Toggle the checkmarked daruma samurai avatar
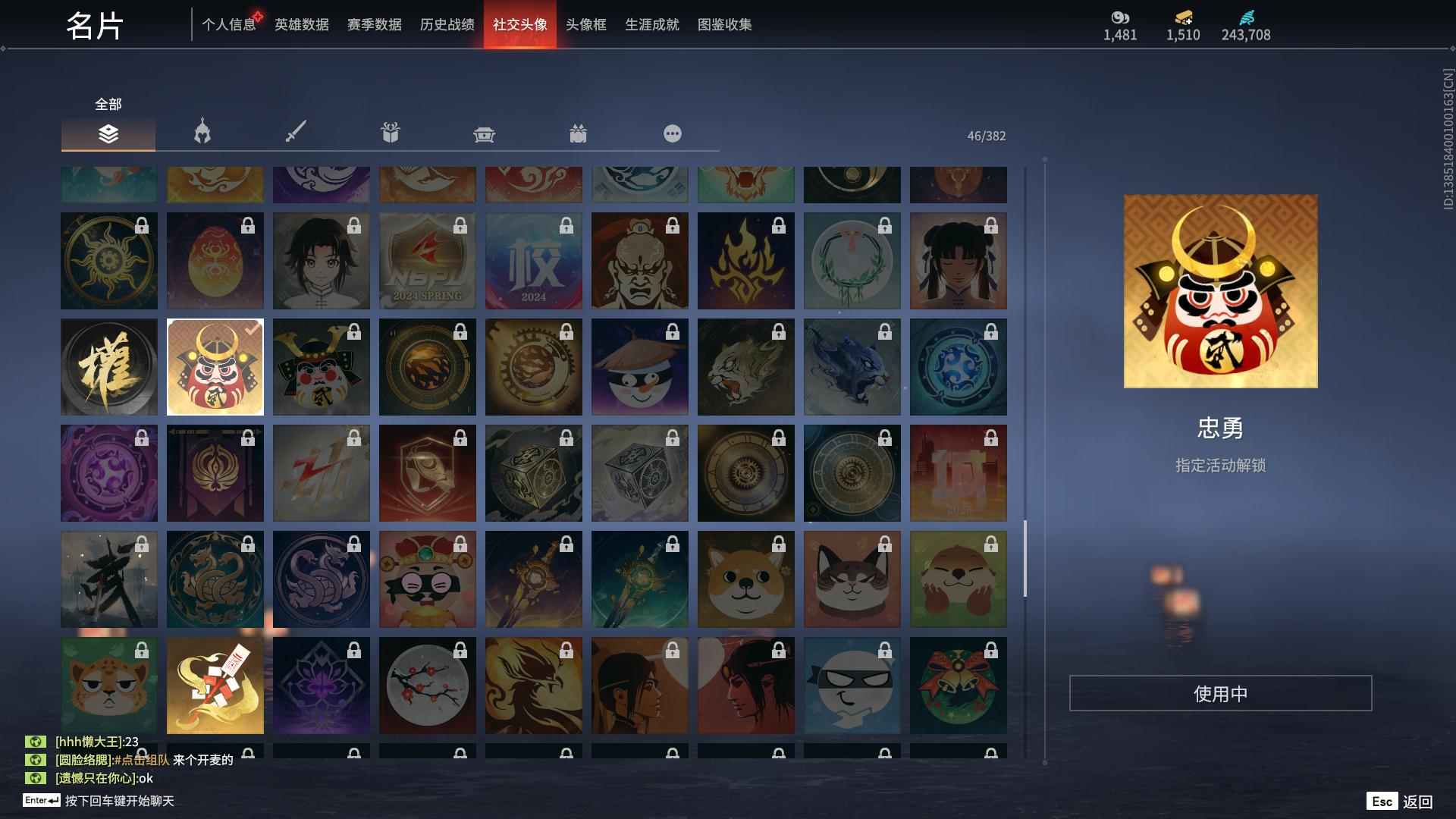Image resolution: width=1456 pixels, height=819 pixels. pyautogui.click(x=215, y=366)
